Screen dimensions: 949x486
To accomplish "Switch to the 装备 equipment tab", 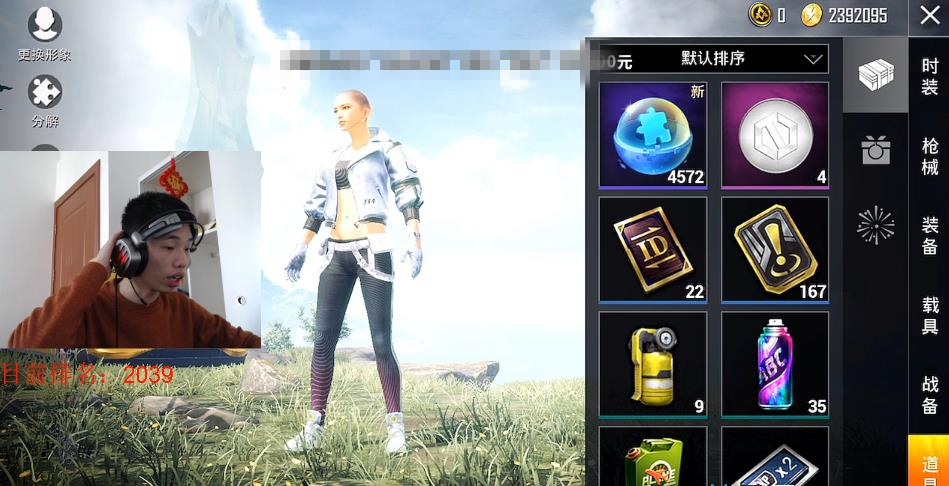I will [929, 235].
